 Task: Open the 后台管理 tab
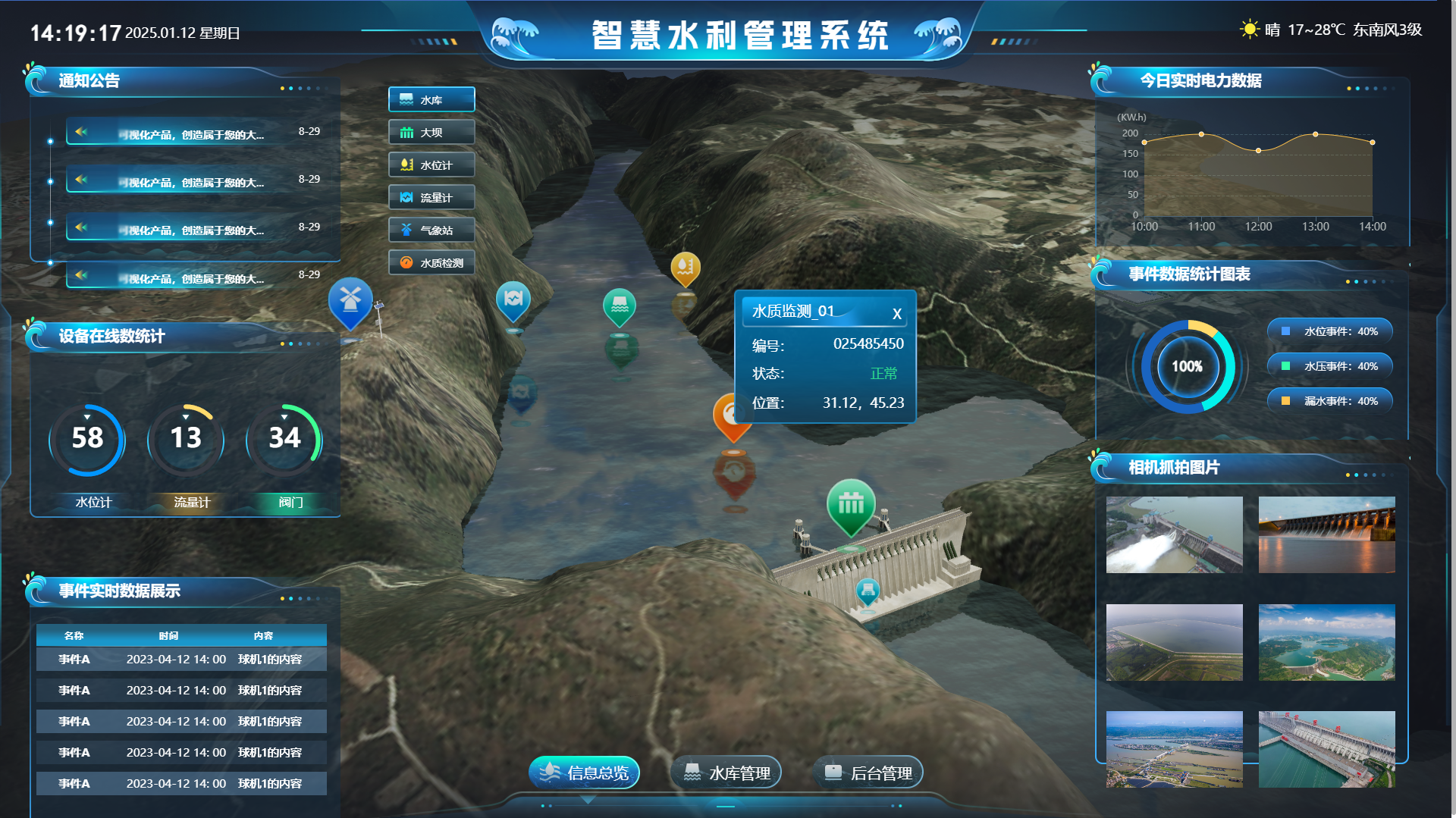coord(868,773)
